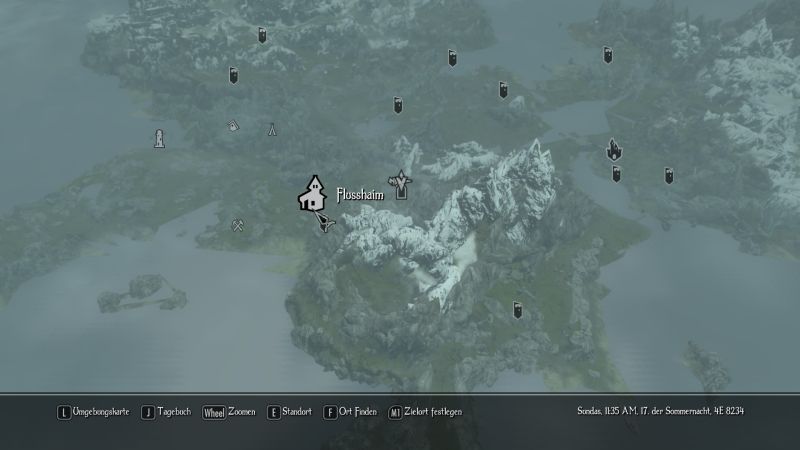Open the Umgebungskarte local map
Image resolution: width=800 pixels, height=450 pixels.
pos(95,412)
